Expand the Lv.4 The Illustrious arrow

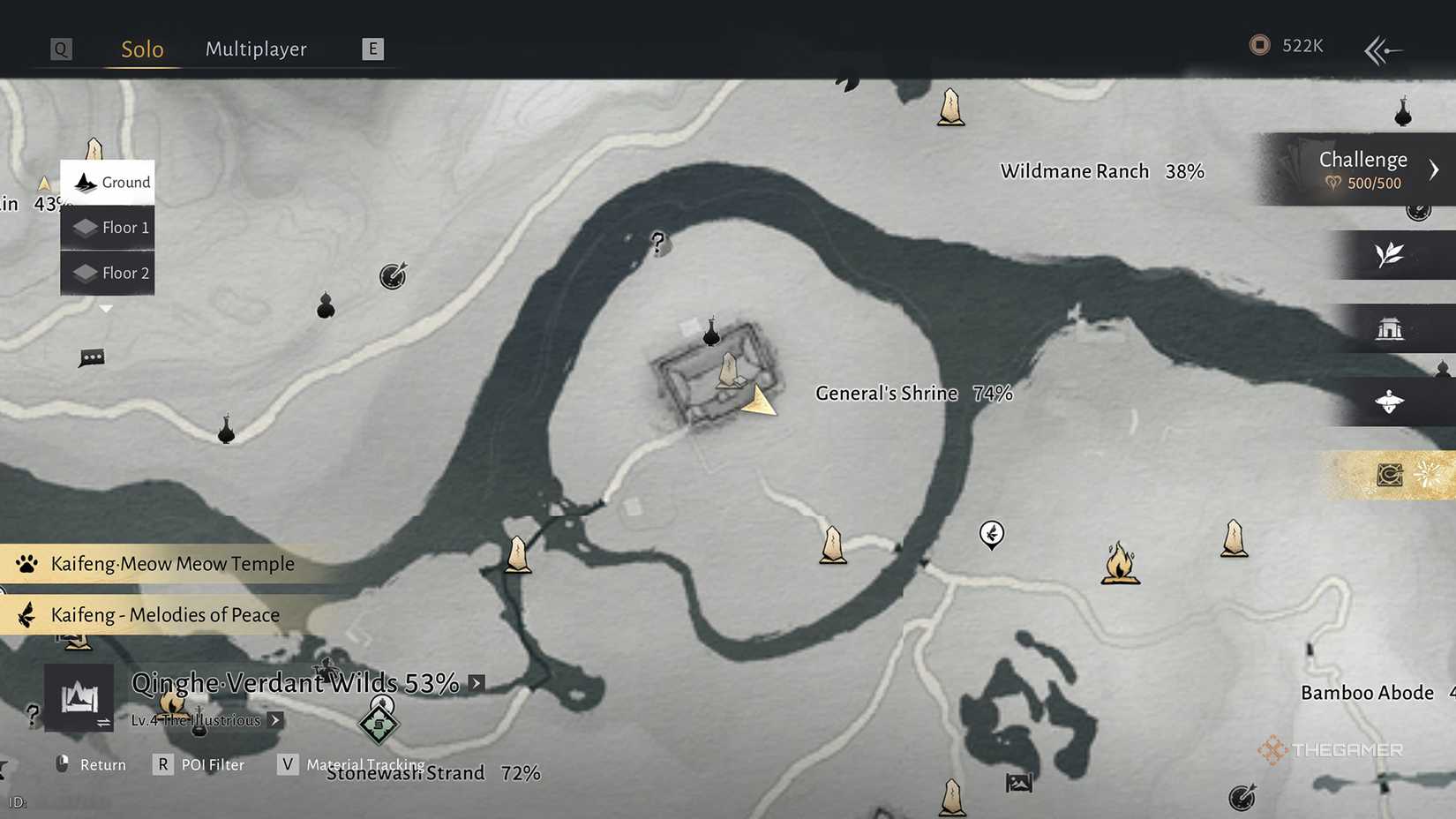coord(274,720)
